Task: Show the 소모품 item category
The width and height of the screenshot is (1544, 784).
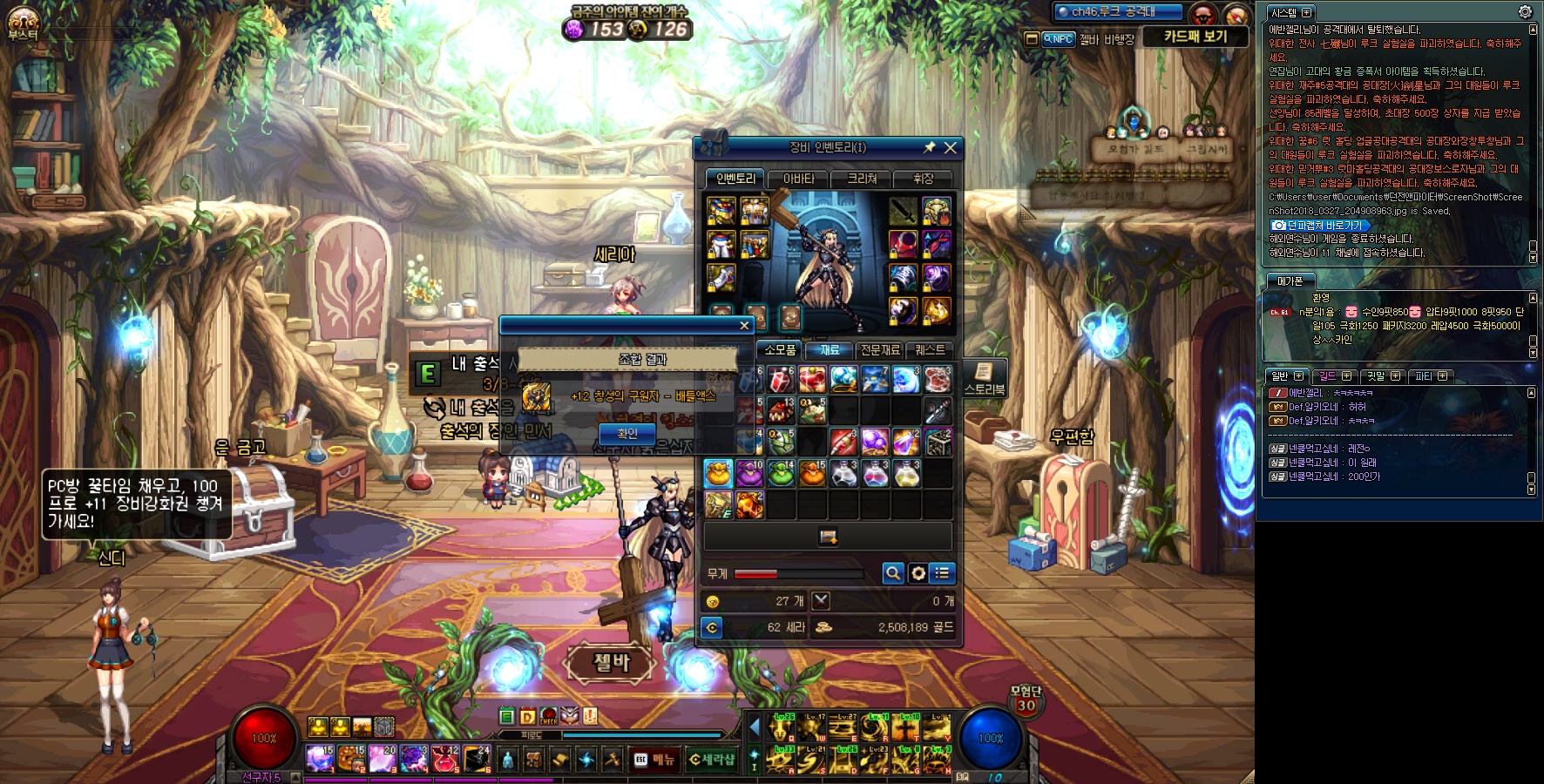Action: coord(779,350)
